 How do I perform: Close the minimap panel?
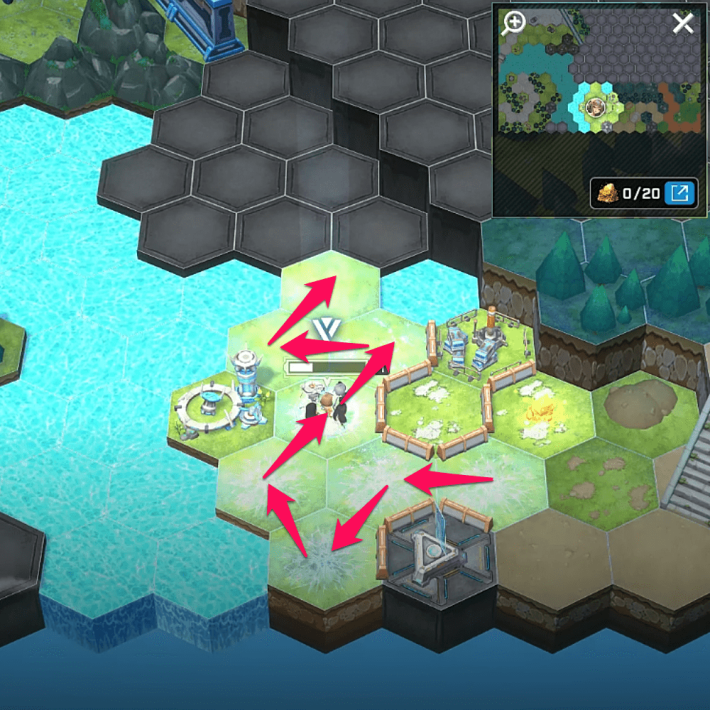[683, 23]
